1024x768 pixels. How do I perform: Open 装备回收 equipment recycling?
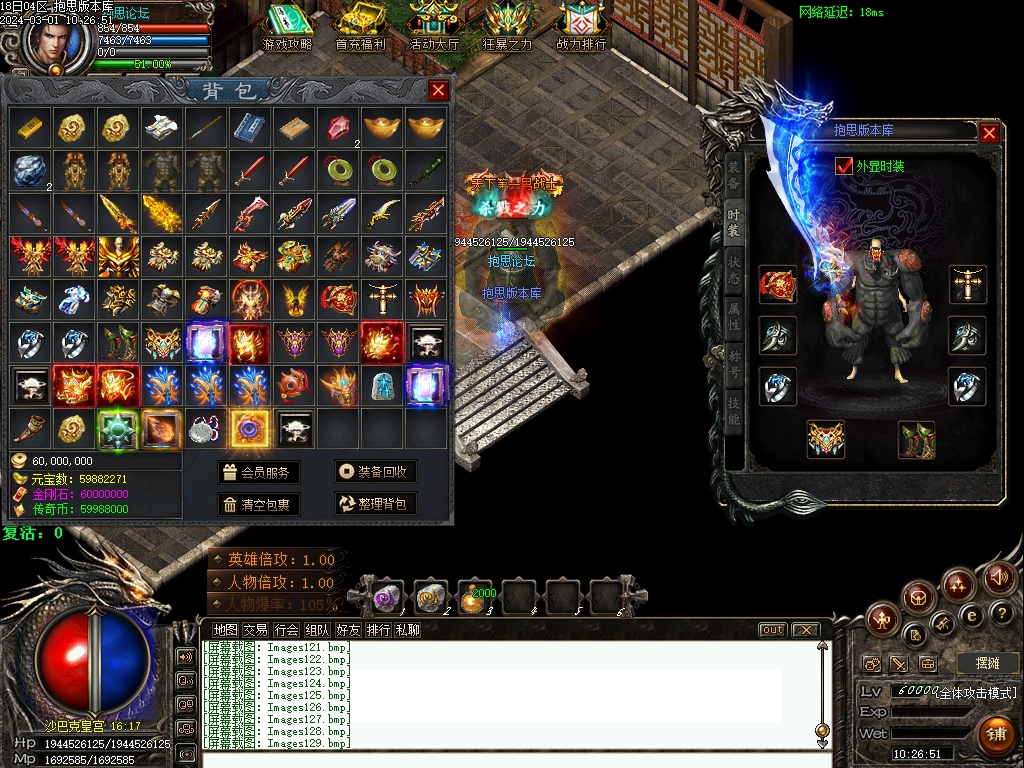375,473
